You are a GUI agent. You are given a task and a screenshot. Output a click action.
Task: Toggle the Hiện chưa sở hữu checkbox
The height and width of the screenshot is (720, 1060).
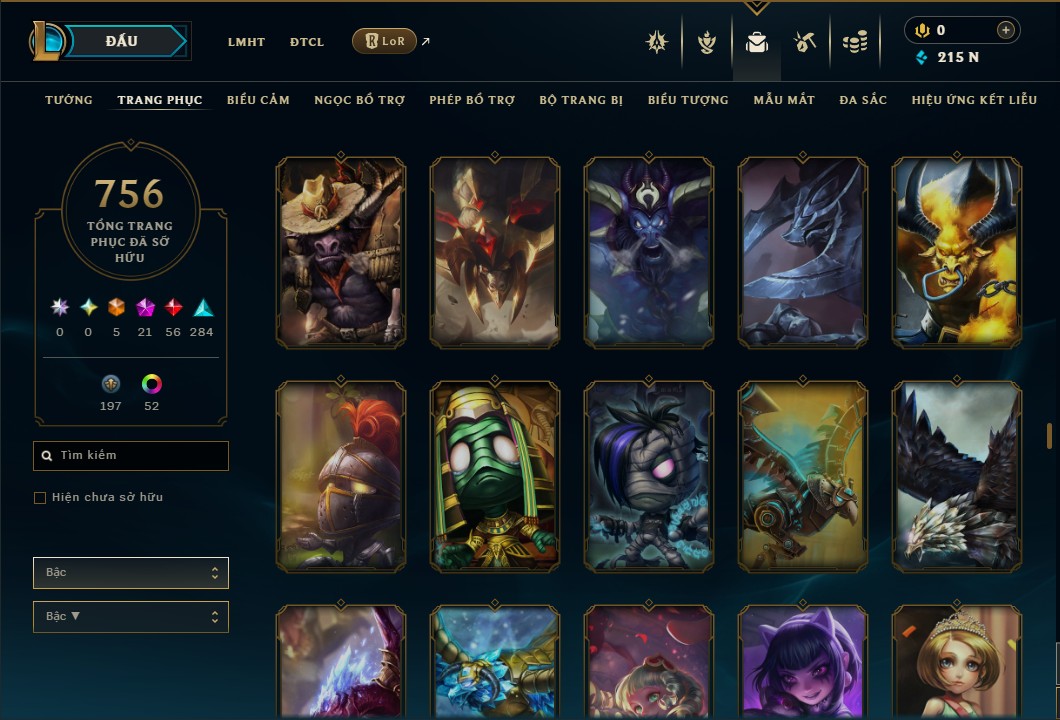pyautogui.click(x=40, y=498)
